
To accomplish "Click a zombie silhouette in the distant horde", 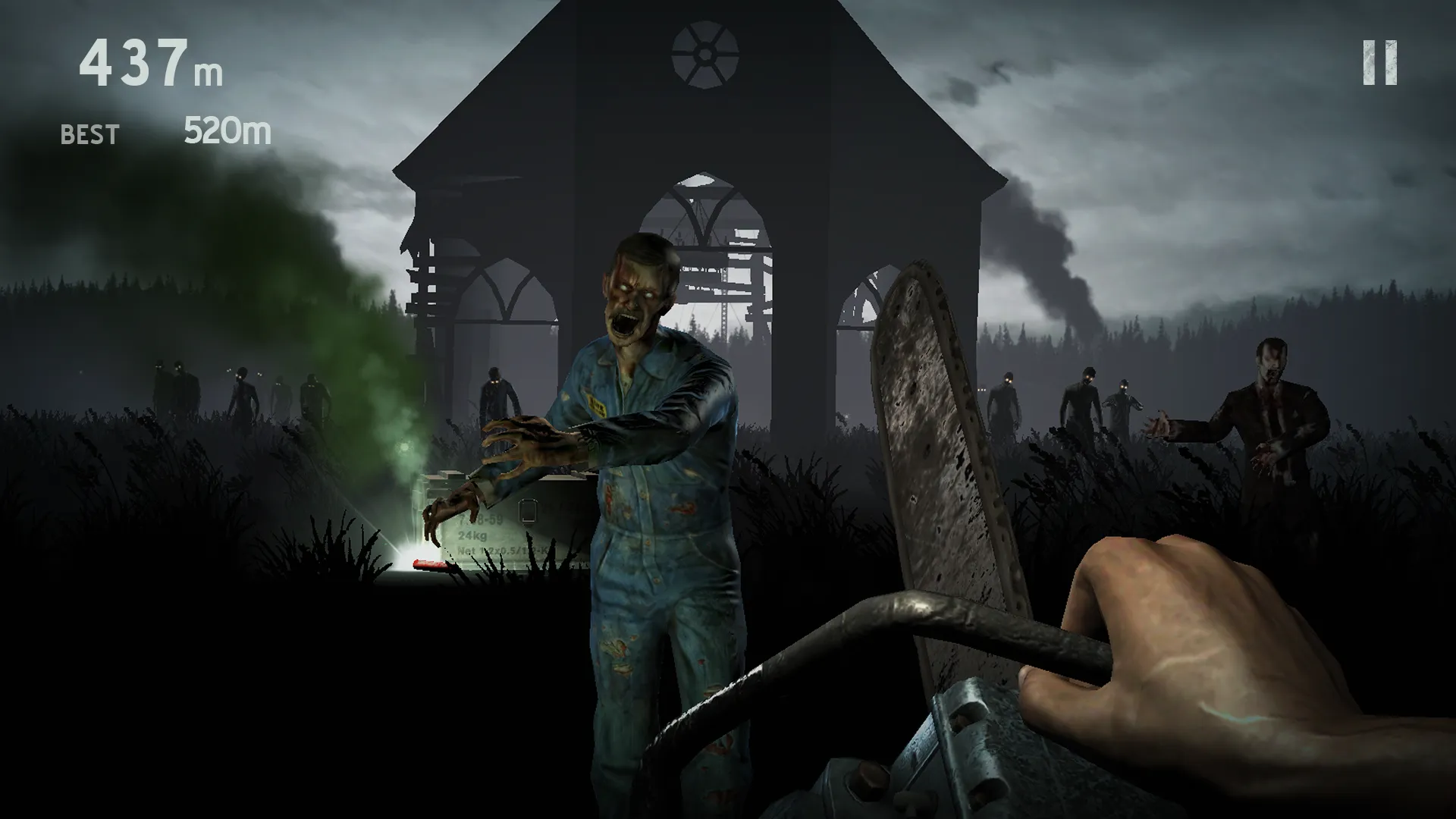I will click(x=243, y=387).
